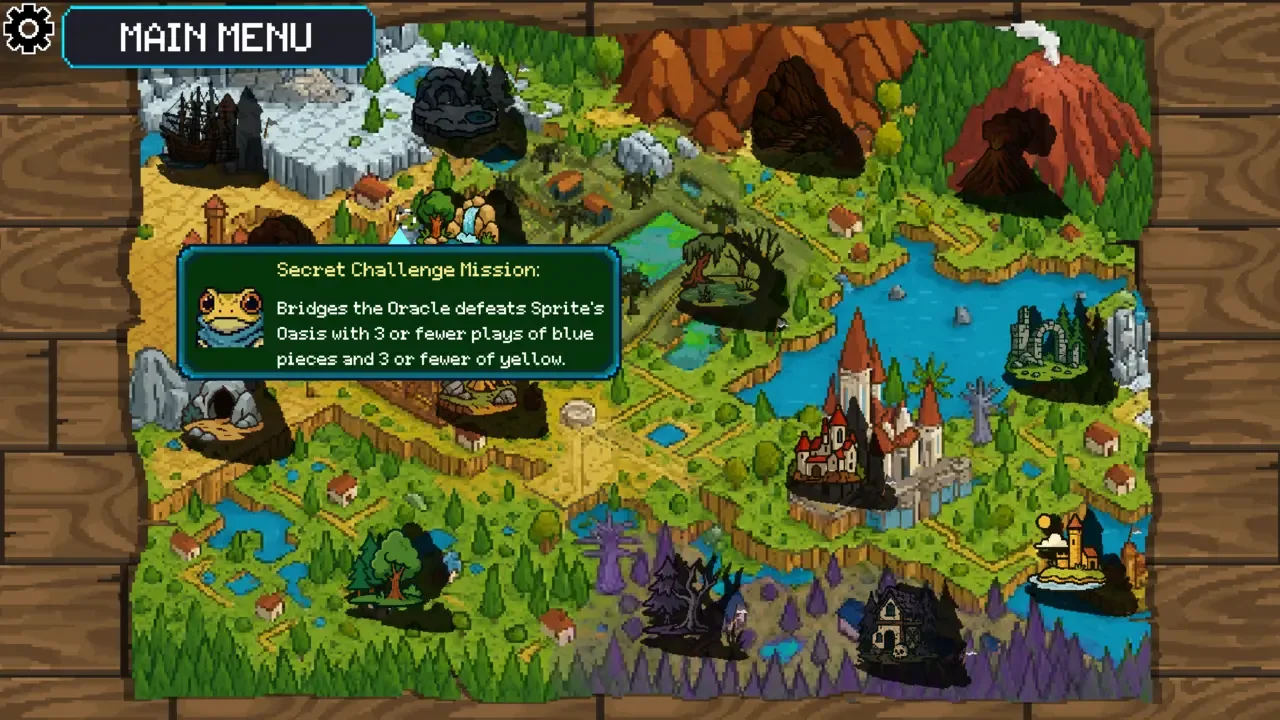
Task: Enter the waterfall oasis level
Action: (462, 215)
